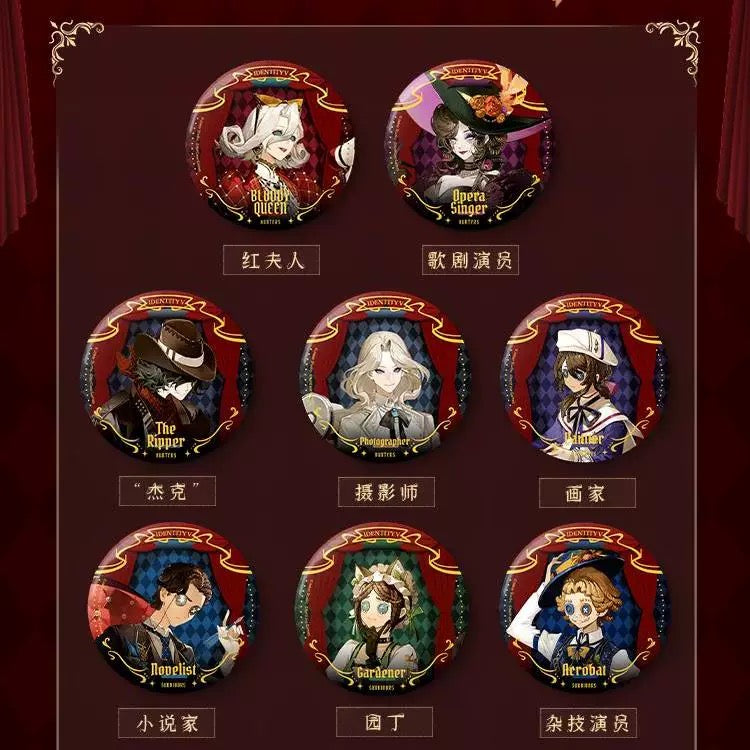Pick The Ripper badge

coord(168,377)
